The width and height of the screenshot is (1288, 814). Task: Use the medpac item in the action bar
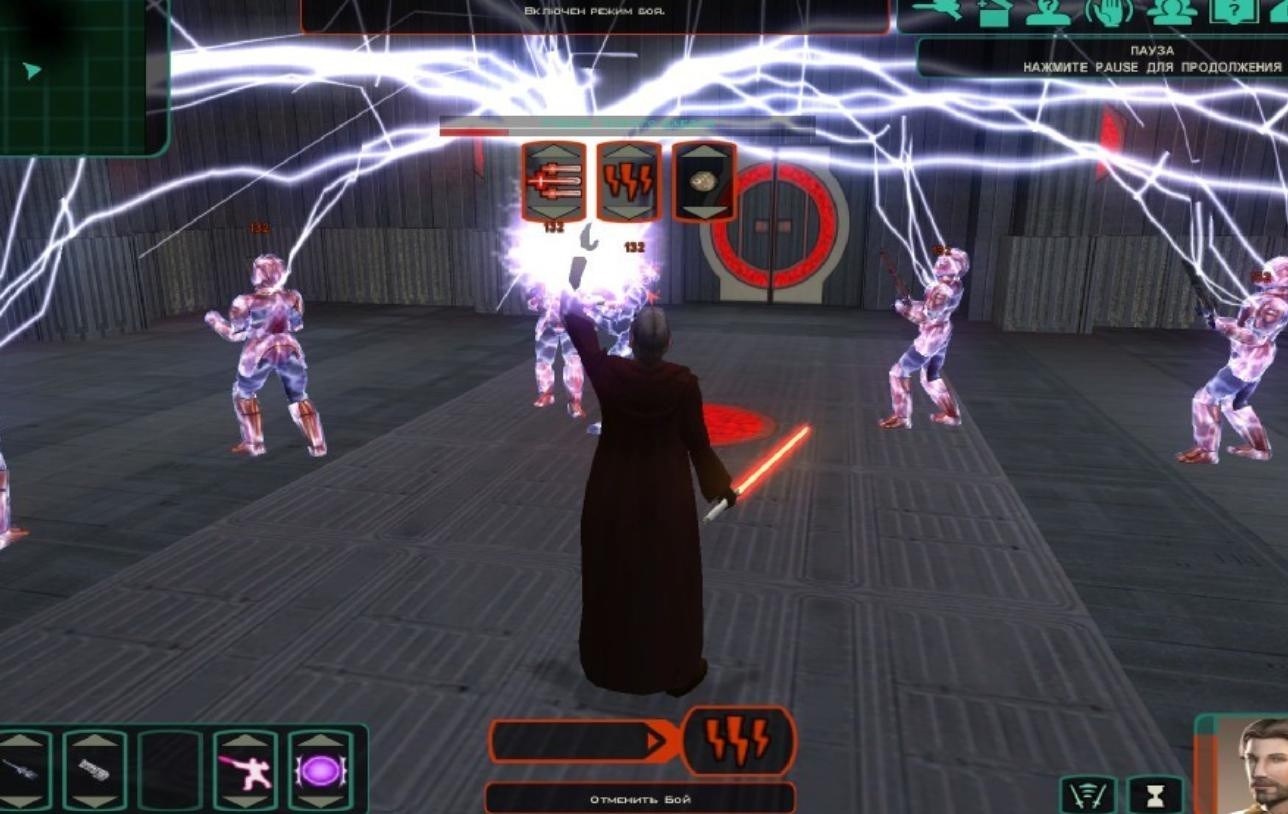(95, 771)
